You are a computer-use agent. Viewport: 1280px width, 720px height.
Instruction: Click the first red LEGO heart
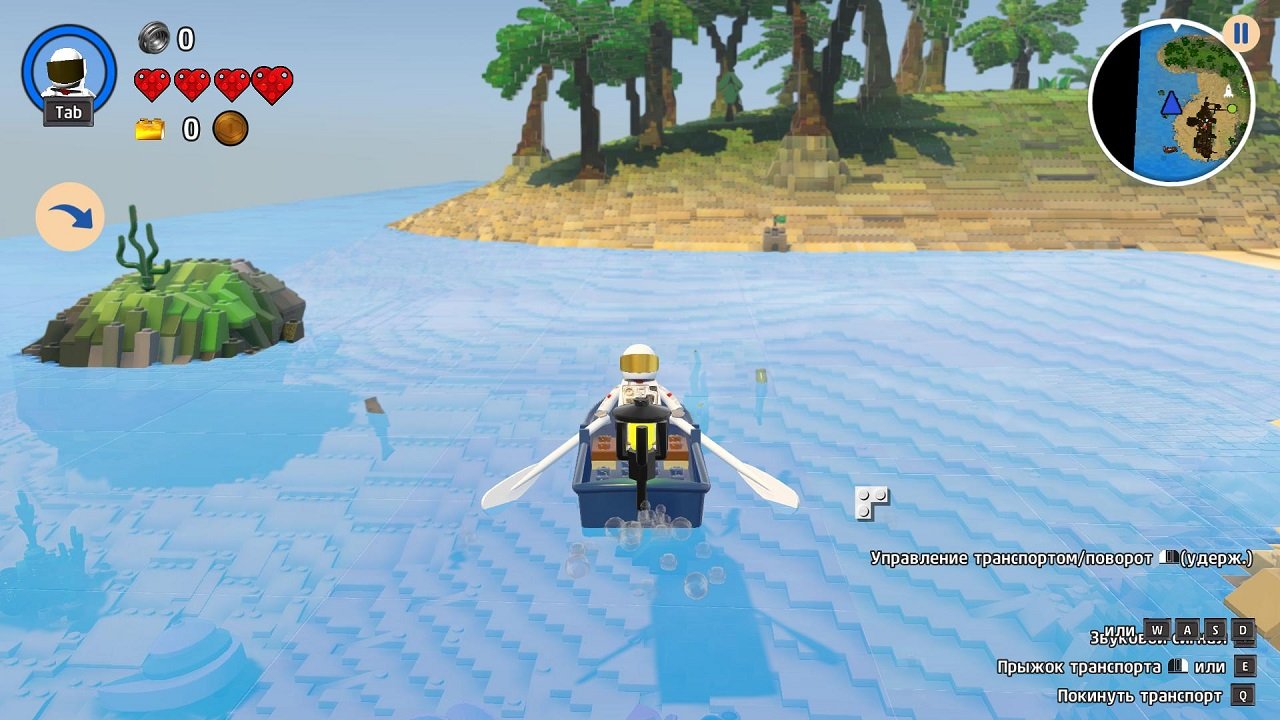(x=155, y=84)
